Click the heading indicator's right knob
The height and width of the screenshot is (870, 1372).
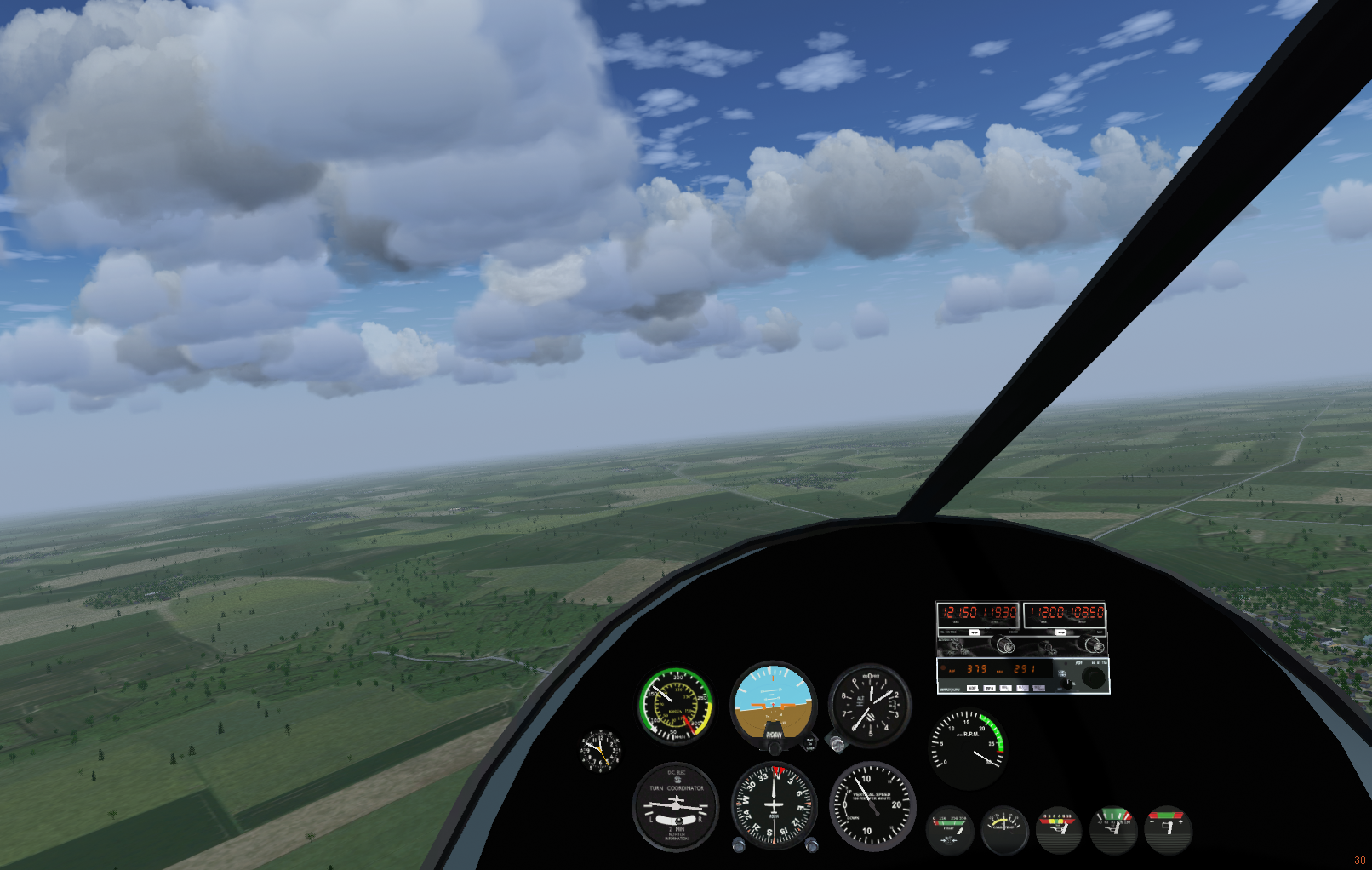click(812, 845)
